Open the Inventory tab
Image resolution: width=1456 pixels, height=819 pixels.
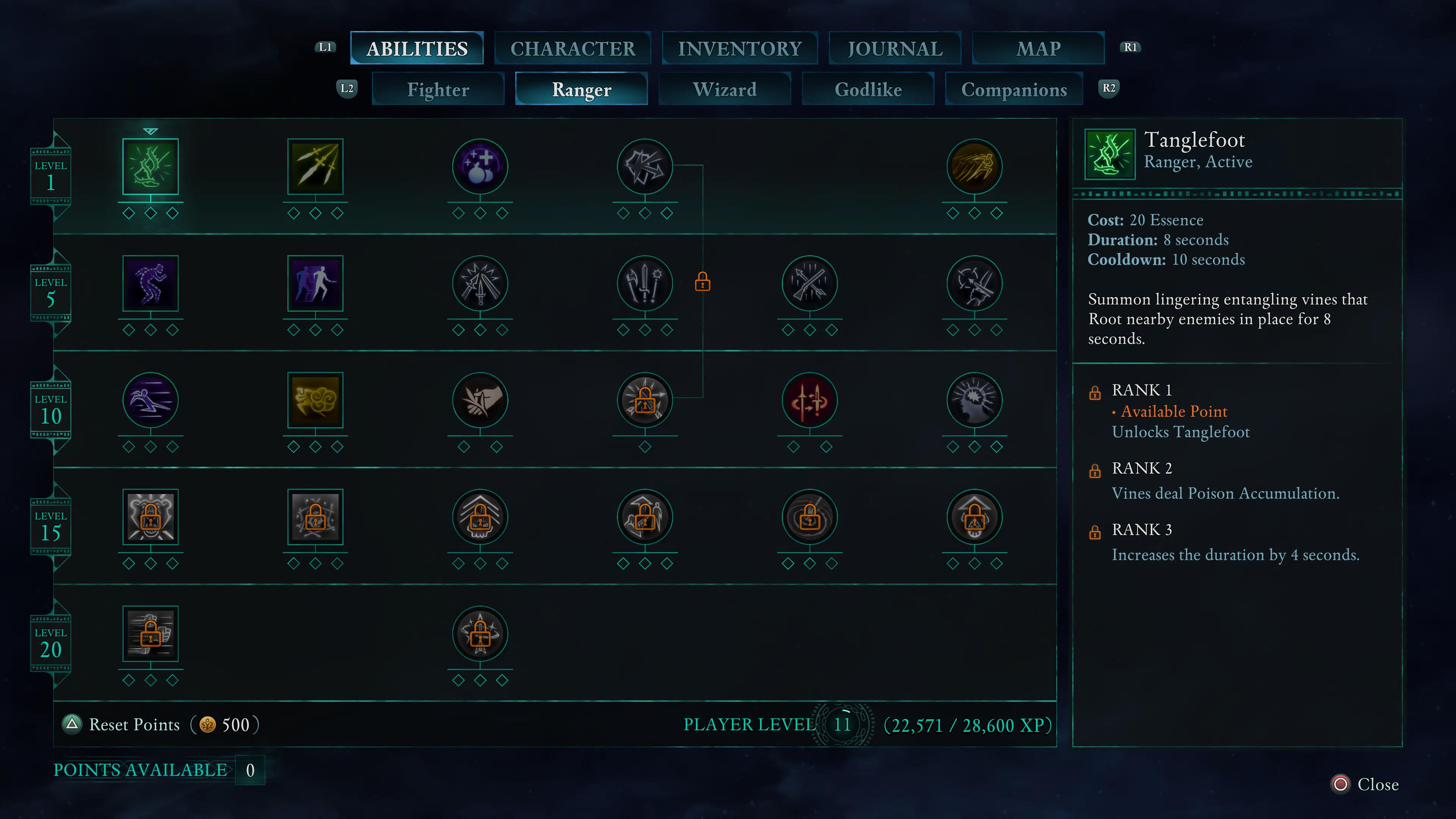coord(739,49)
